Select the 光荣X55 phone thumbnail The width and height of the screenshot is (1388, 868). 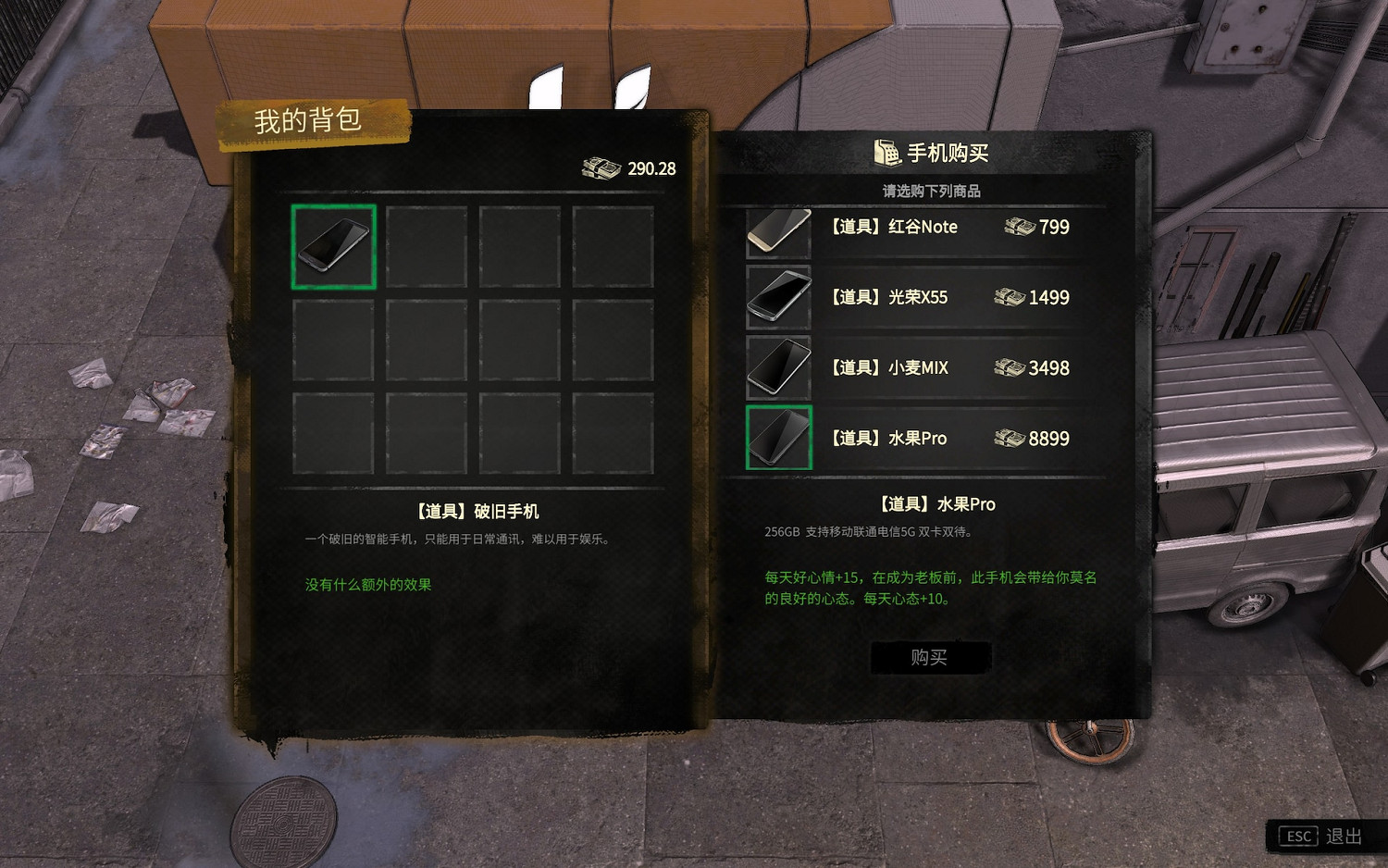point(778,299)
